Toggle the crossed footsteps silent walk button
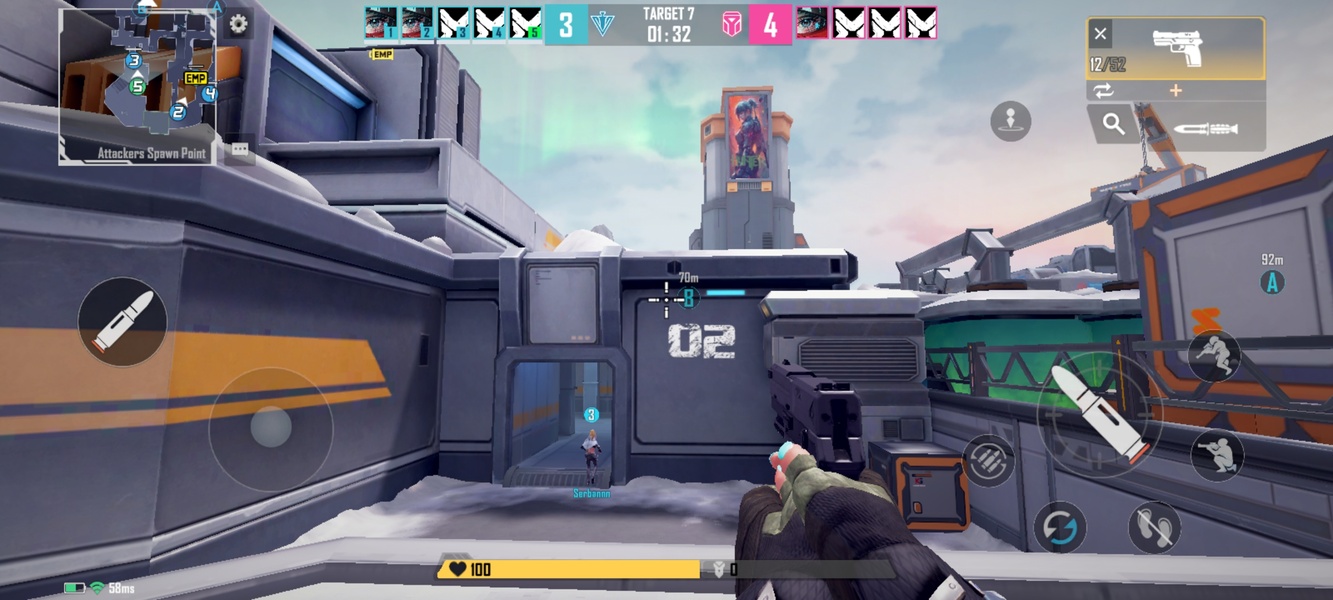Viewport: 1333px width, 600px height. pos(1154,527)
